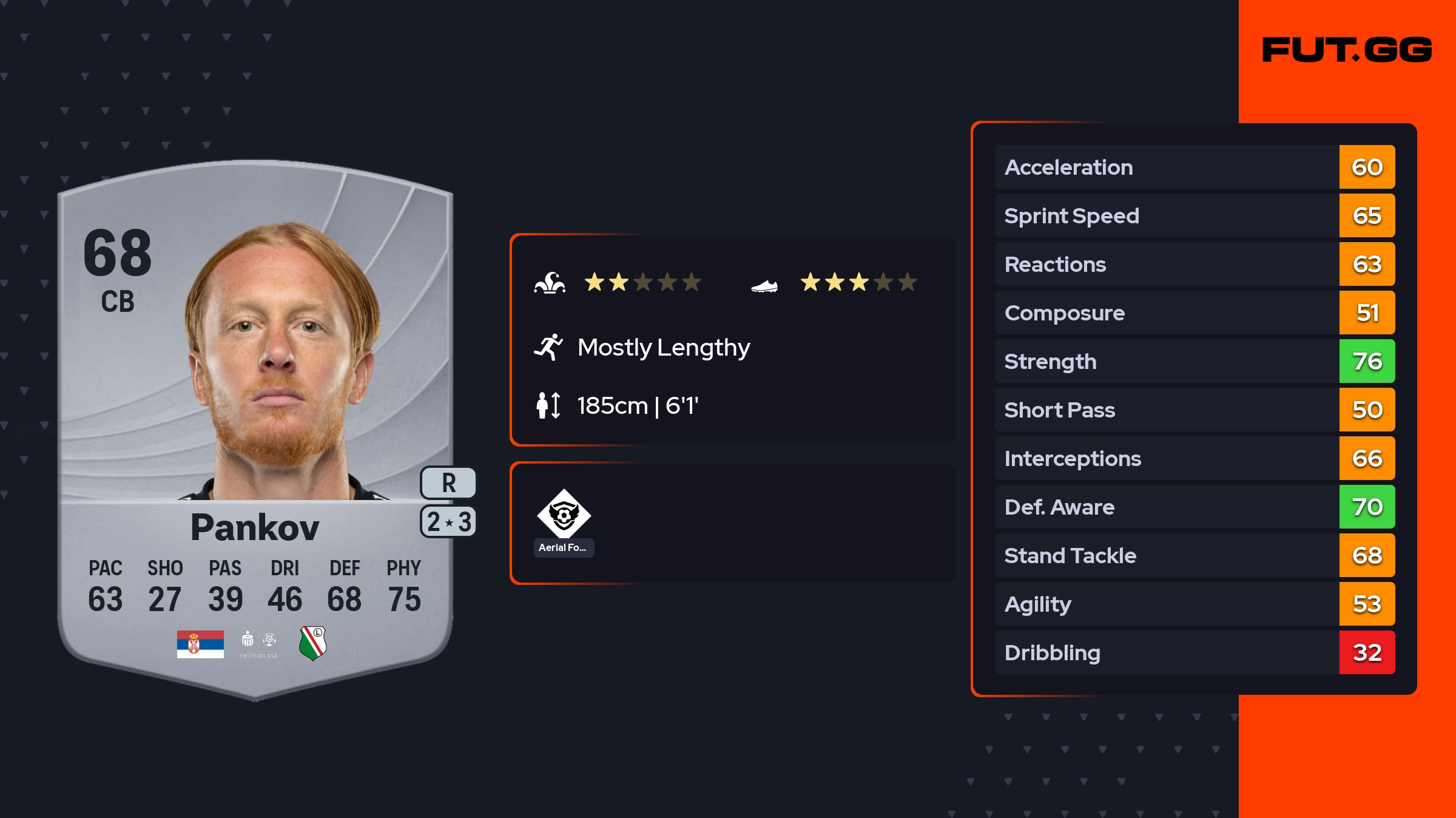The image size is (1456, 818).
Task: Click the weak foot boot icon
Action: point(764,285)
